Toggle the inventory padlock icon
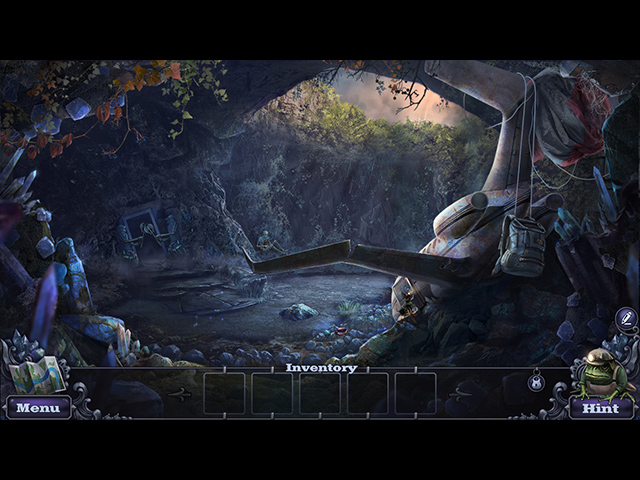Viewport: 640px width, 480px height. (535, 380)
